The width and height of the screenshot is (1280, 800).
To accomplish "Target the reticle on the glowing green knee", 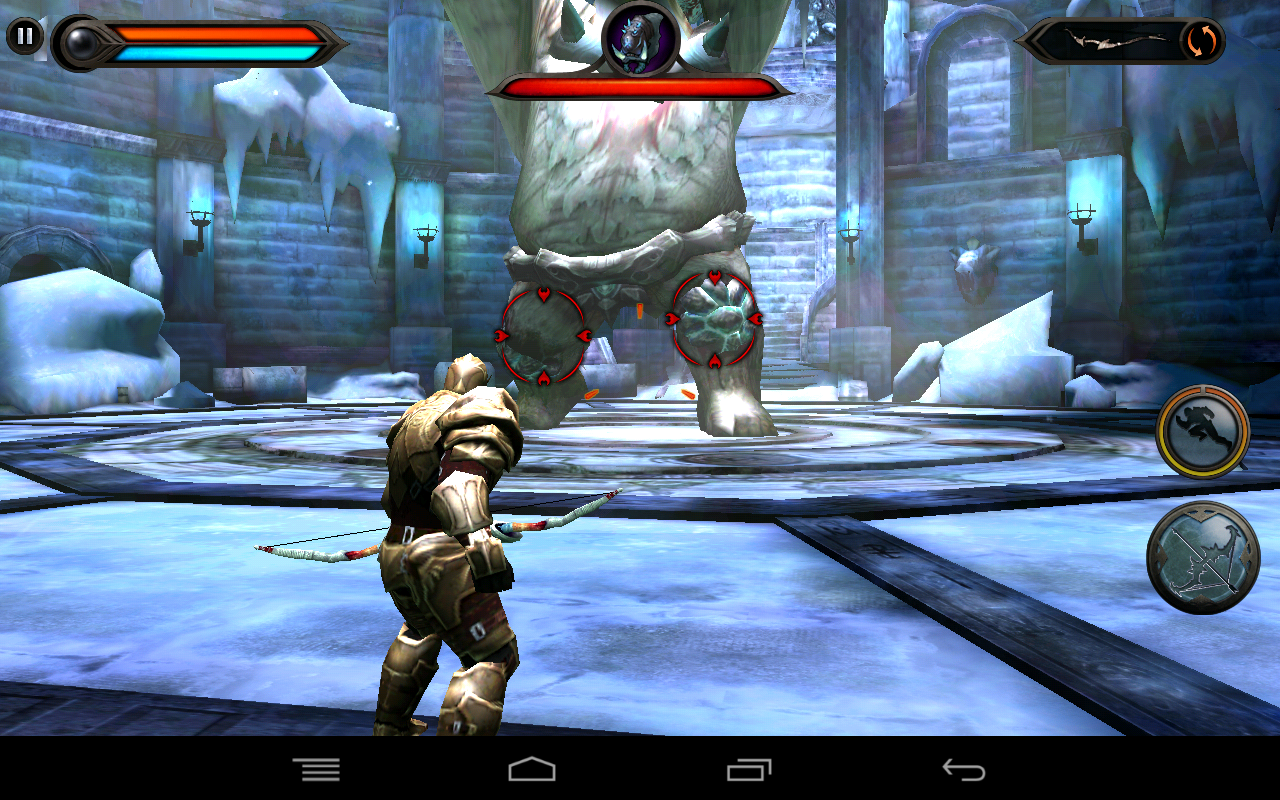I will tap(714, 319).
